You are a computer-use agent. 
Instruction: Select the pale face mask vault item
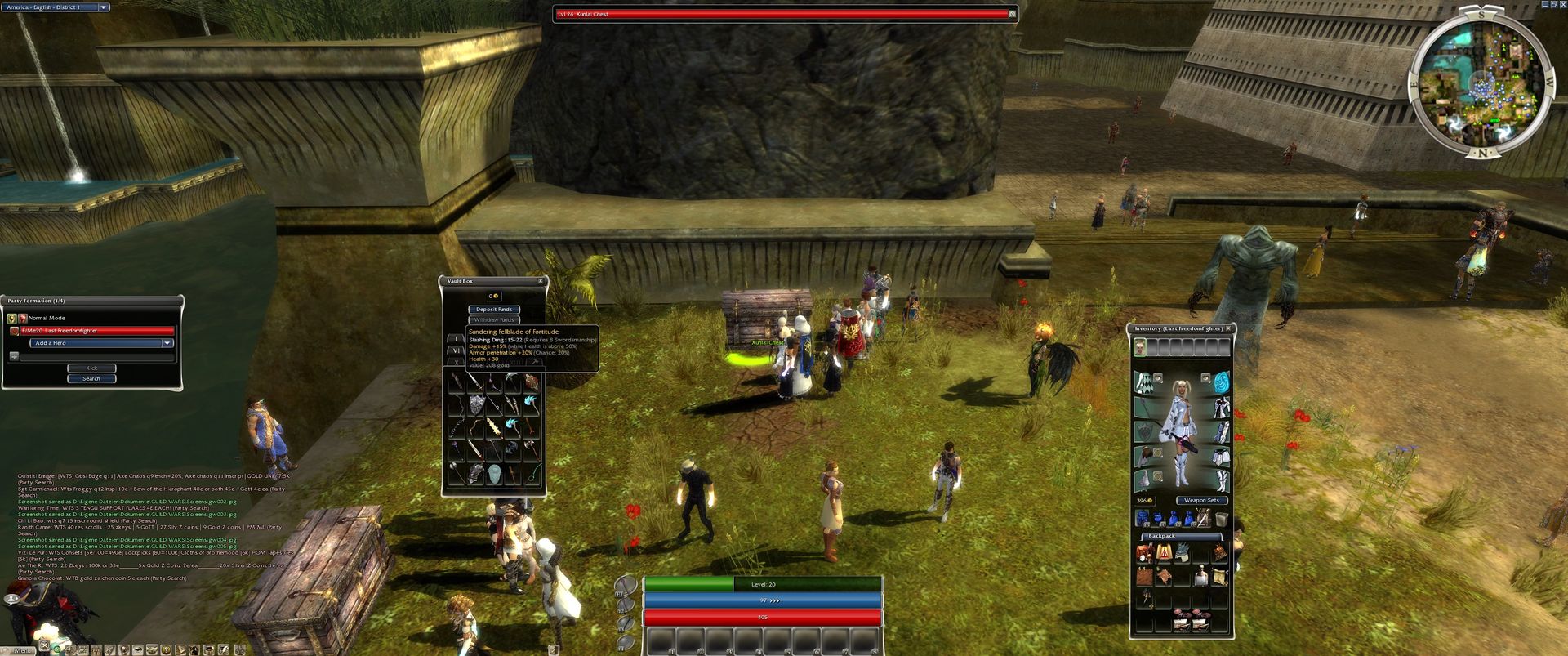pos(495,473)
